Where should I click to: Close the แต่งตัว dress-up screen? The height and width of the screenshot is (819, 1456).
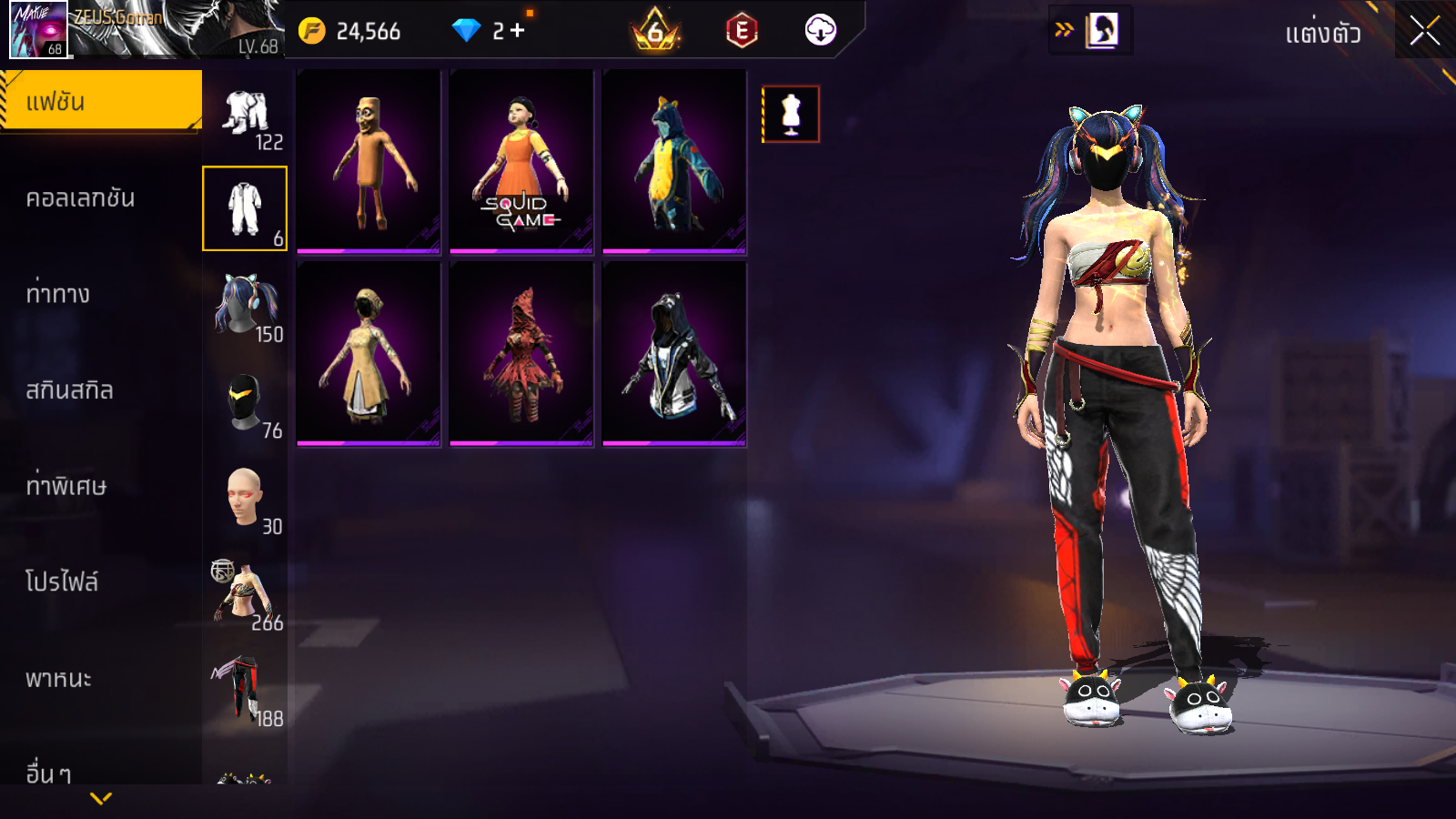click(1424, 31)
